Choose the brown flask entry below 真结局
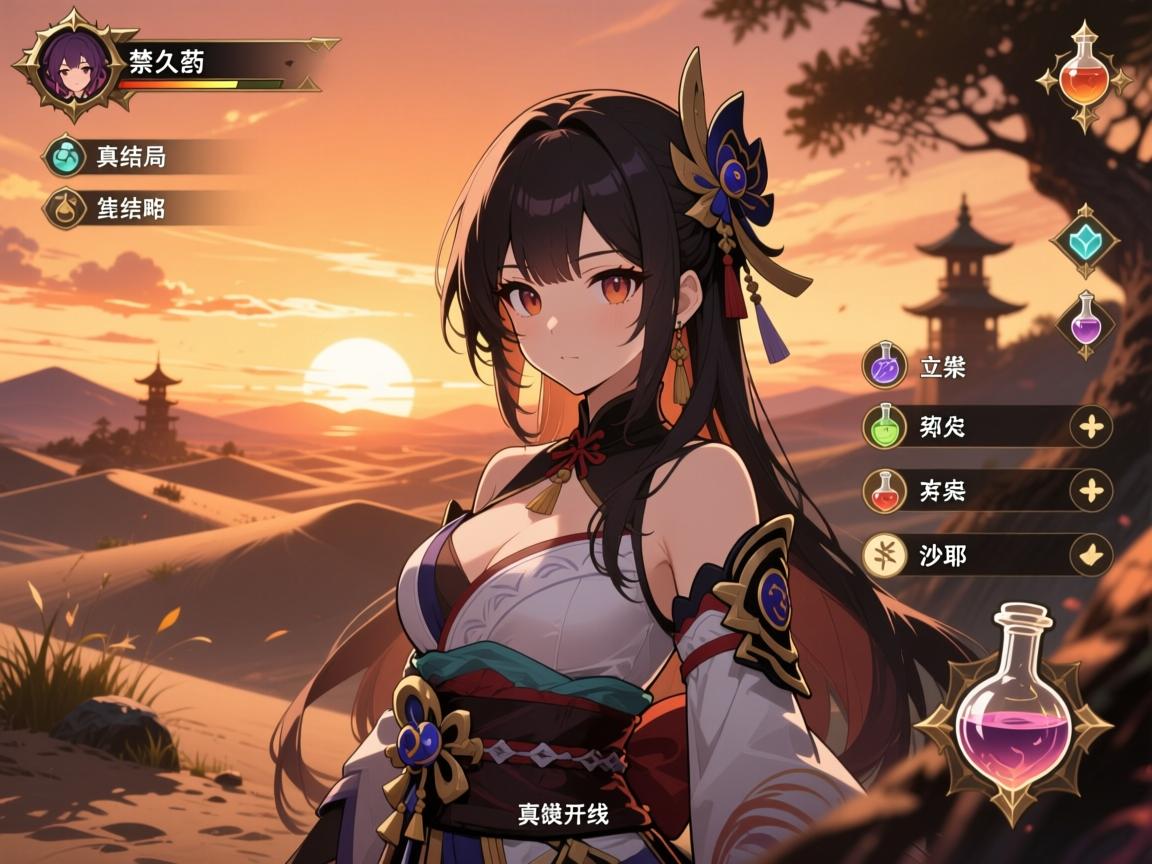This screenshot has width=1152, height=864. pyautogui.click(x=130, y=208)
